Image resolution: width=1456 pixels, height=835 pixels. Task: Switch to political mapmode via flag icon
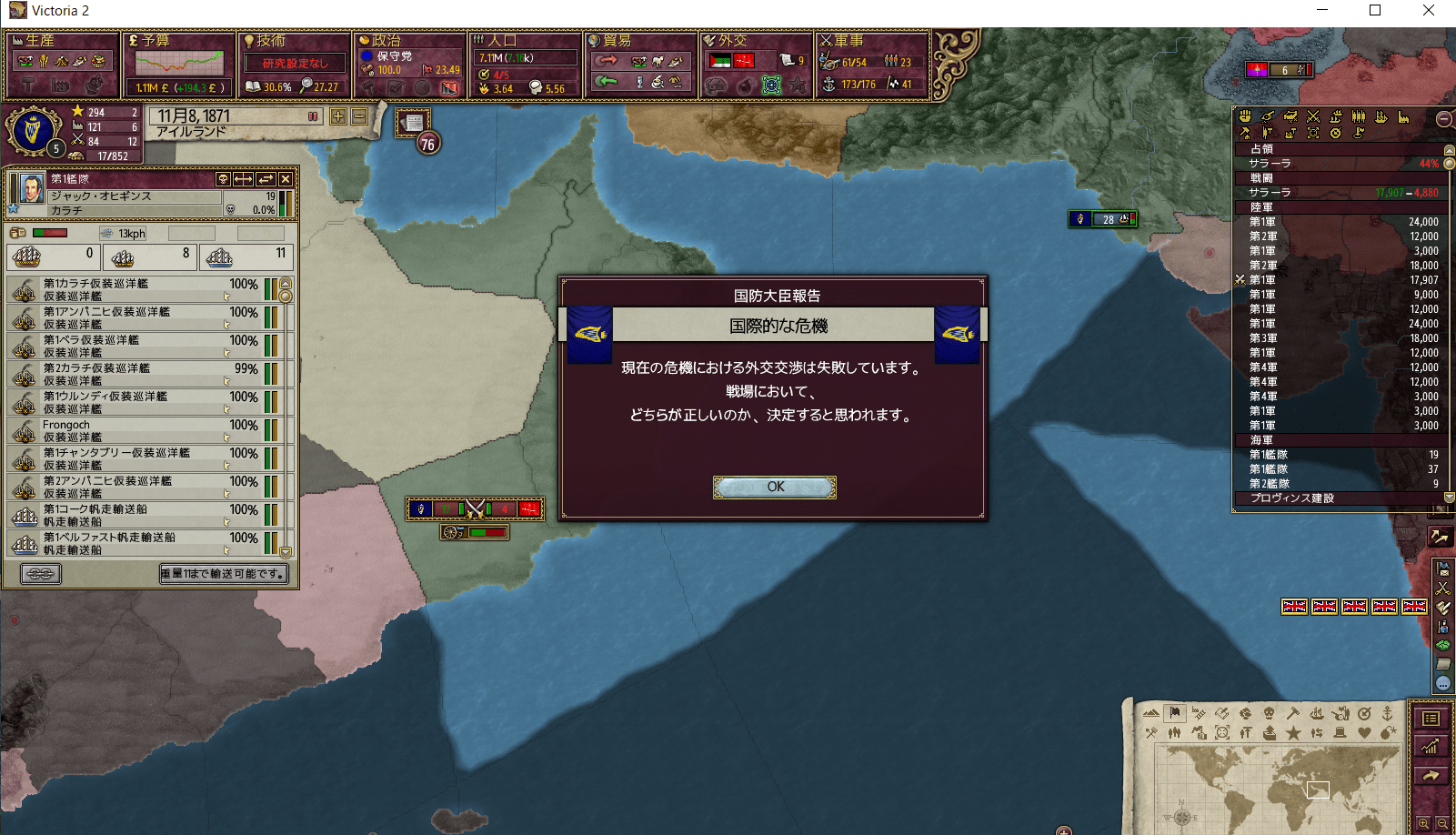click(1175, 714)
